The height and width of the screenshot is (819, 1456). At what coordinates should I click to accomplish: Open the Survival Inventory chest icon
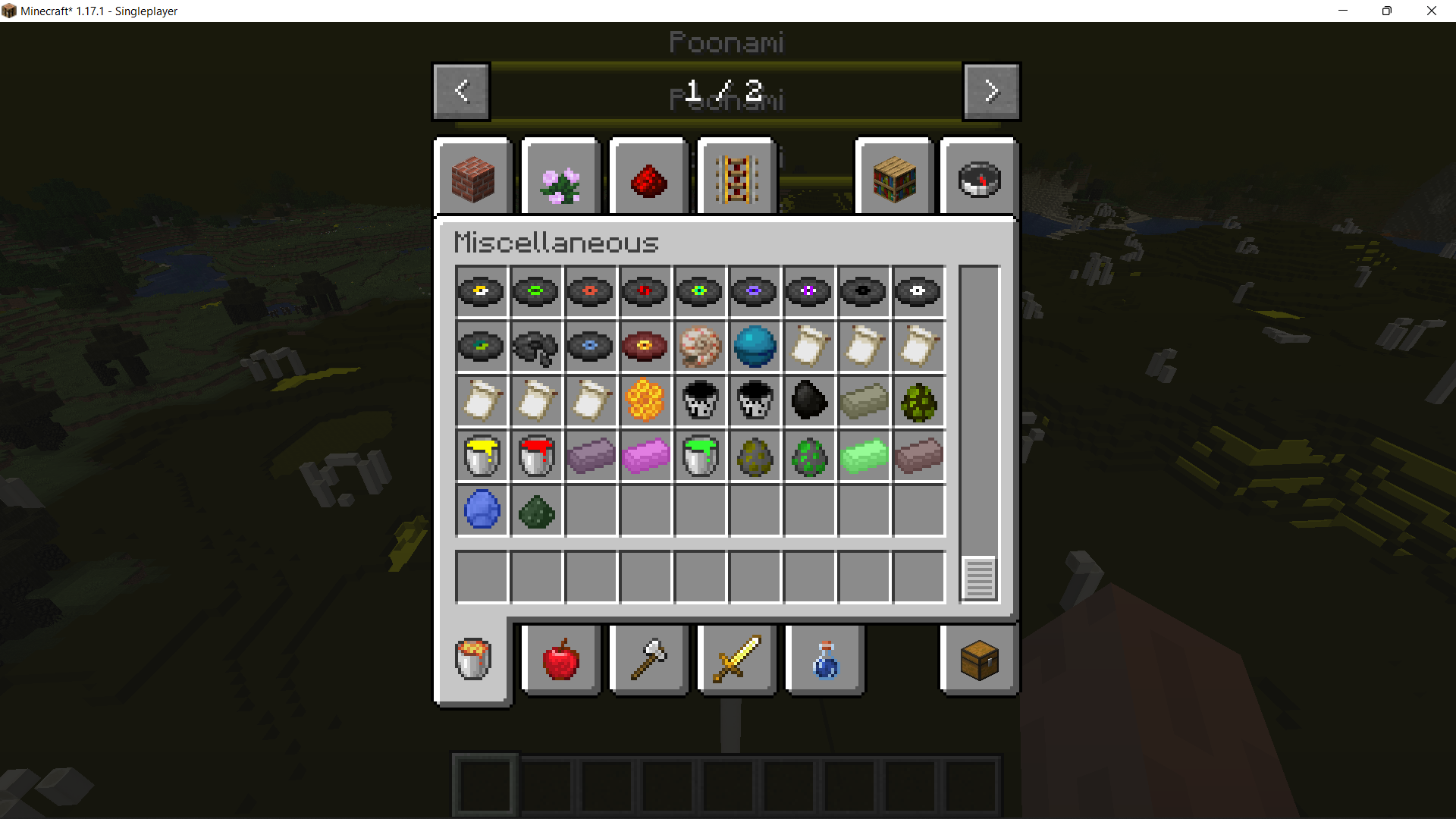point(978,660)
